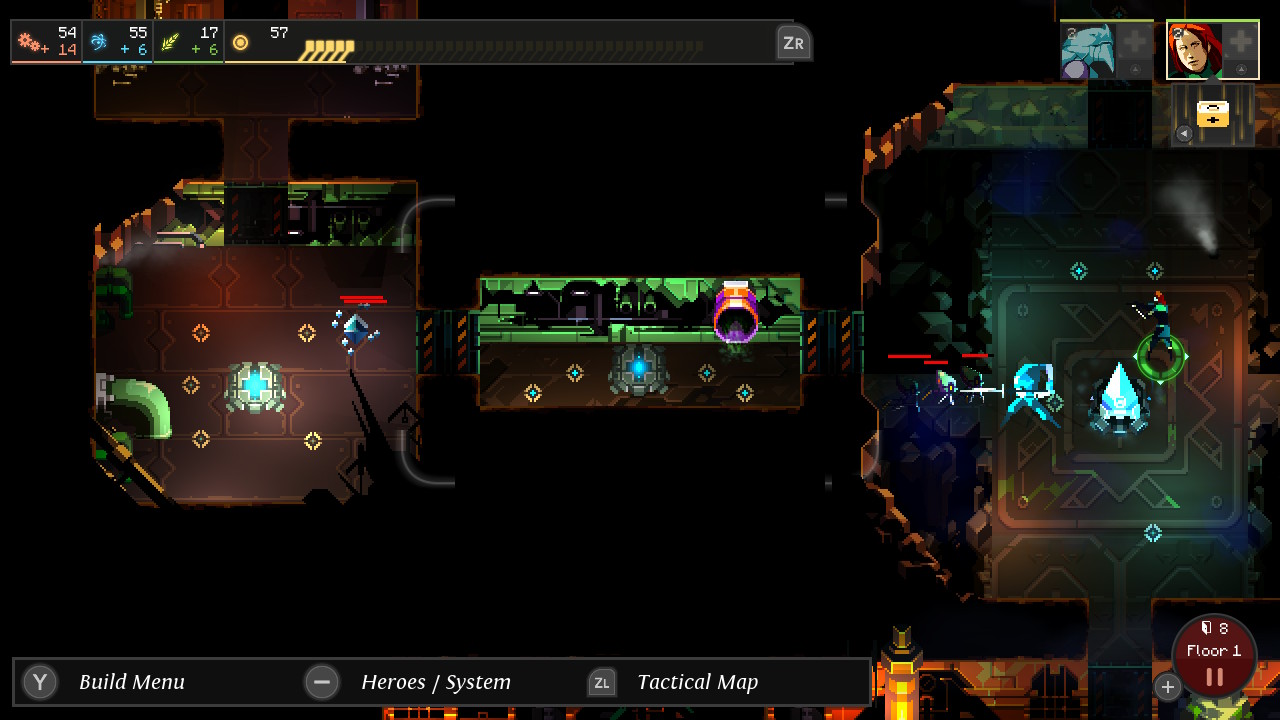This screenshot has width=1280, height=720.
Task: Click the zoom plus beside the Floor dial
Action: coord(1168,687)
